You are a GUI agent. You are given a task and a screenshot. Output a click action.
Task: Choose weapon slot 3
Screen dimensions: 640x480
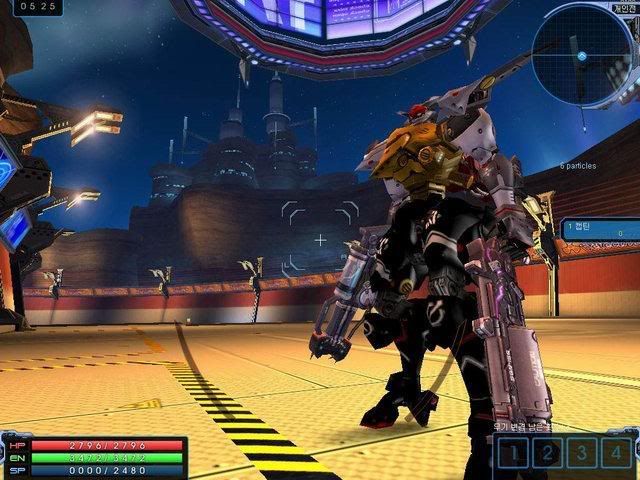tap(581, 453)
